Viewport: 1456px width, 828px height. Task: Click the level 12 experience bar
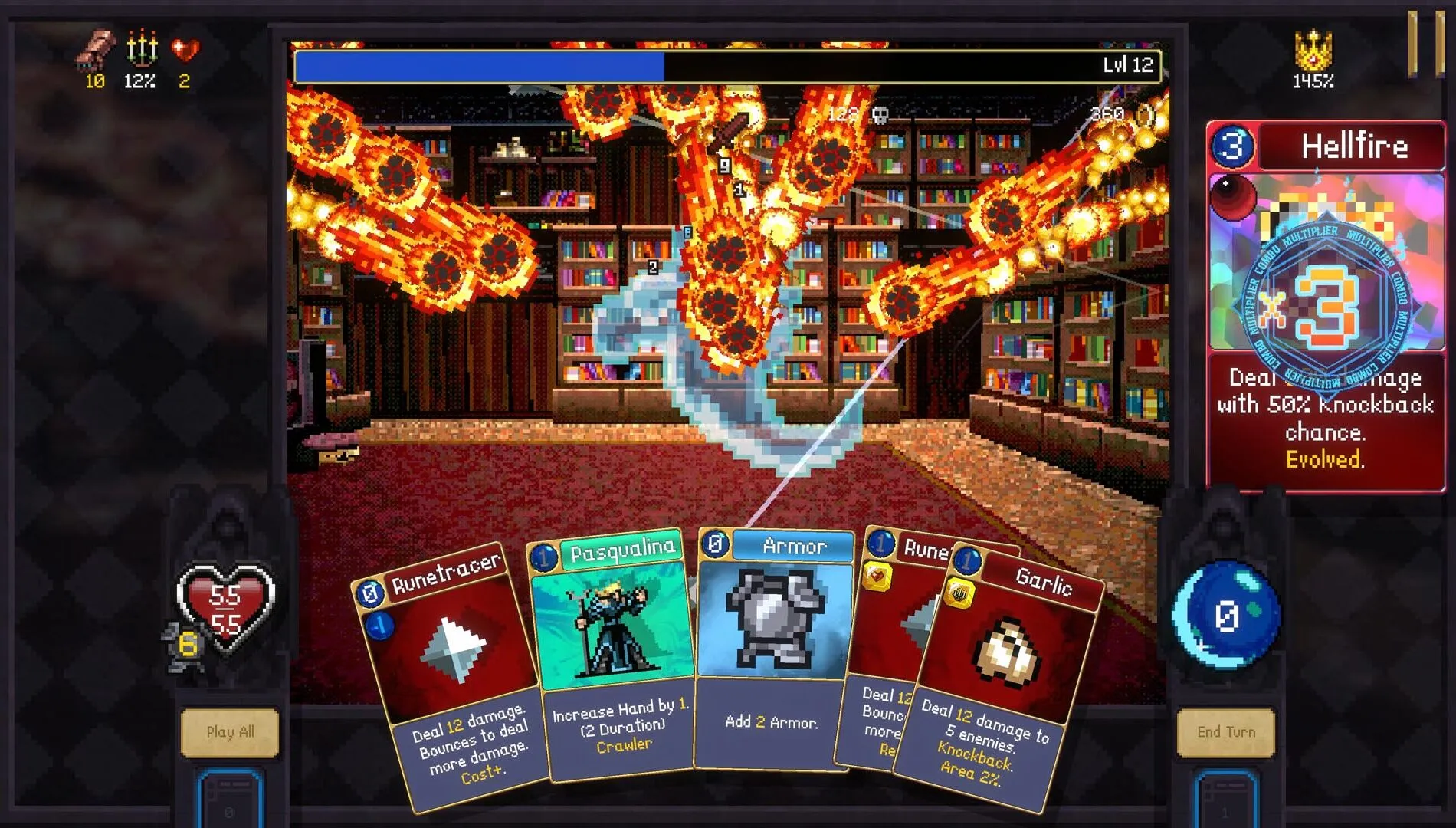tap(720, 65)
